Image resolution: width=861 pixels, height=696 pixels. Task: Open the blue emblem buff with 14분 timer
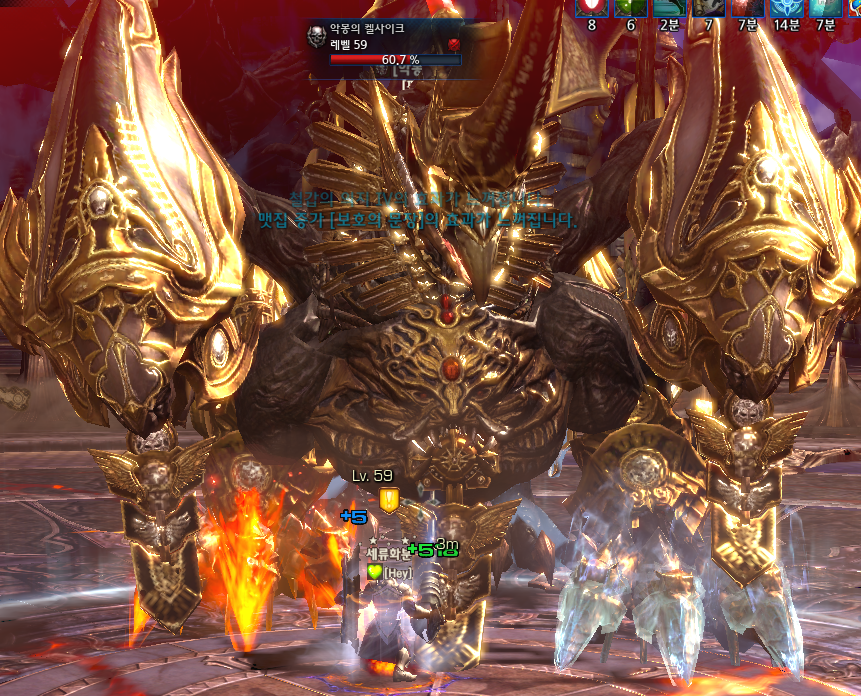click(786, 7)
